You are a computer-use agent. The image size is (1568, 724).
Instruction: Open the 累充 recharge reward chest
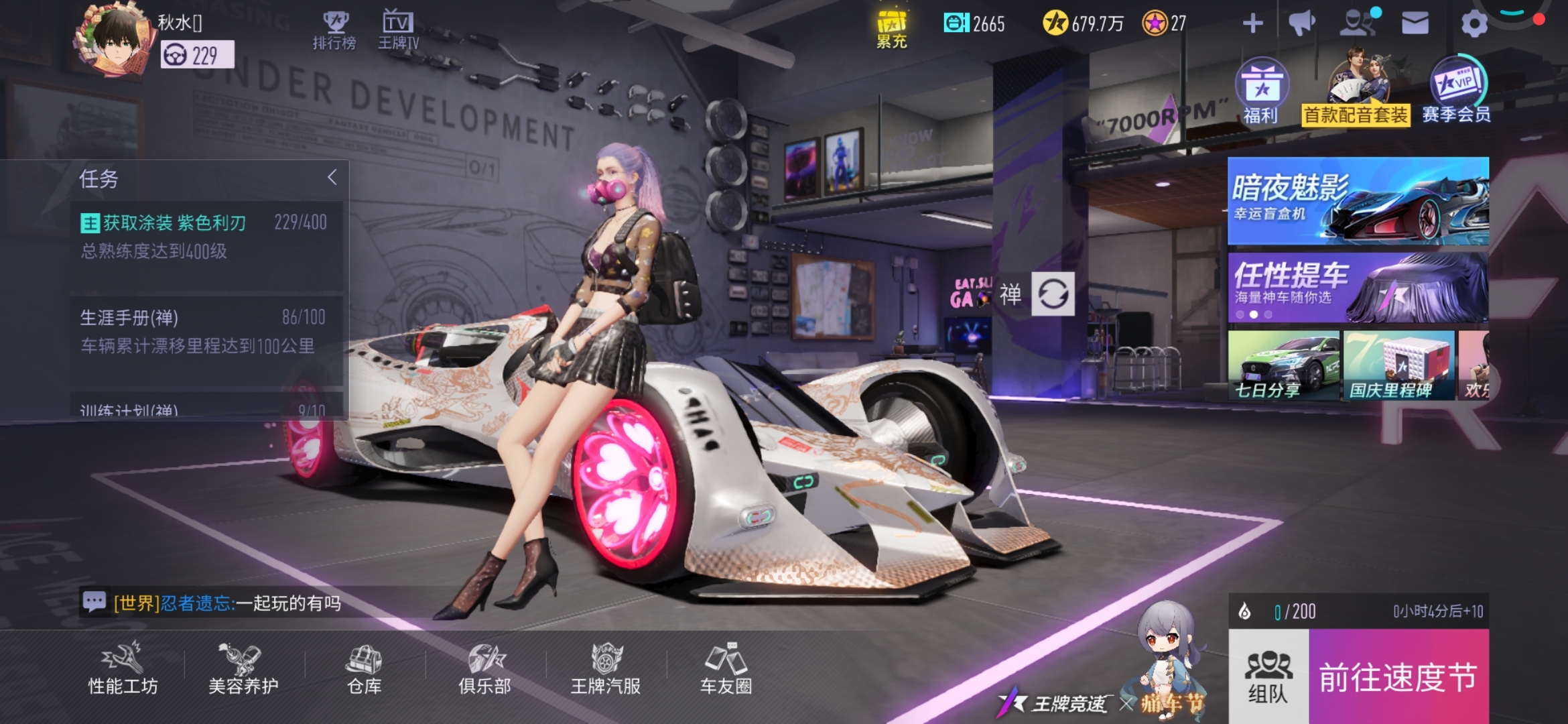click(x=891, y=30)
